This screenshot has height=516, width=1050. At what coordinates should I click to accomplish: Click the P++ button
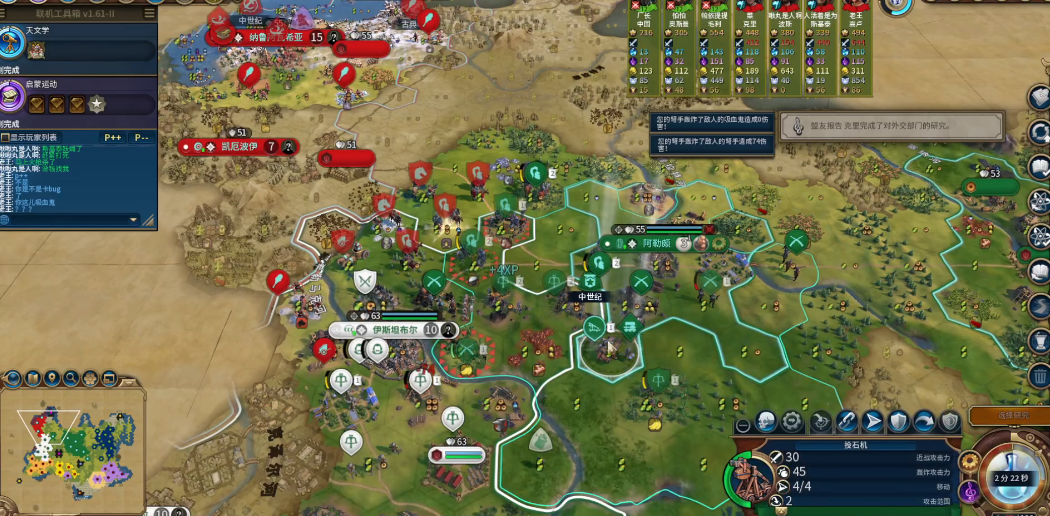(112, 137)
